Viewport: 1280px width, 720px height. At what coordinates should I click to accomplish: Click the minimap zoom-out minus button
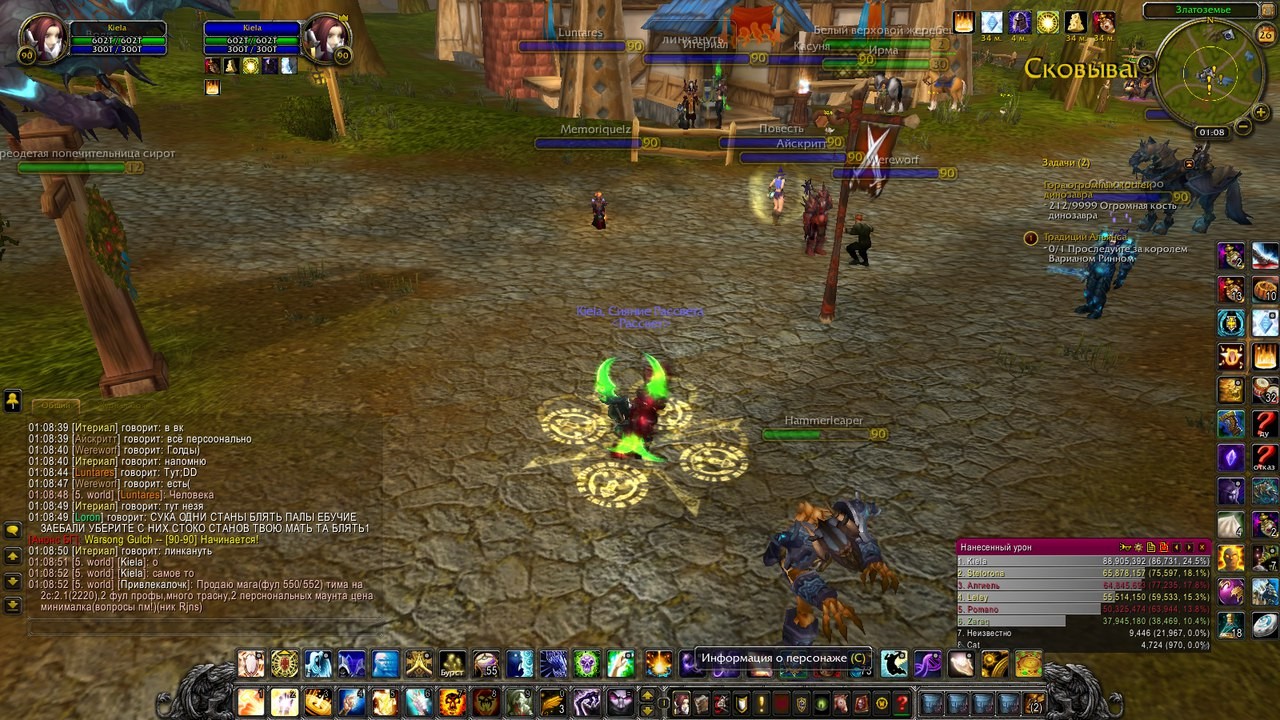click(x=1242, y=127)
